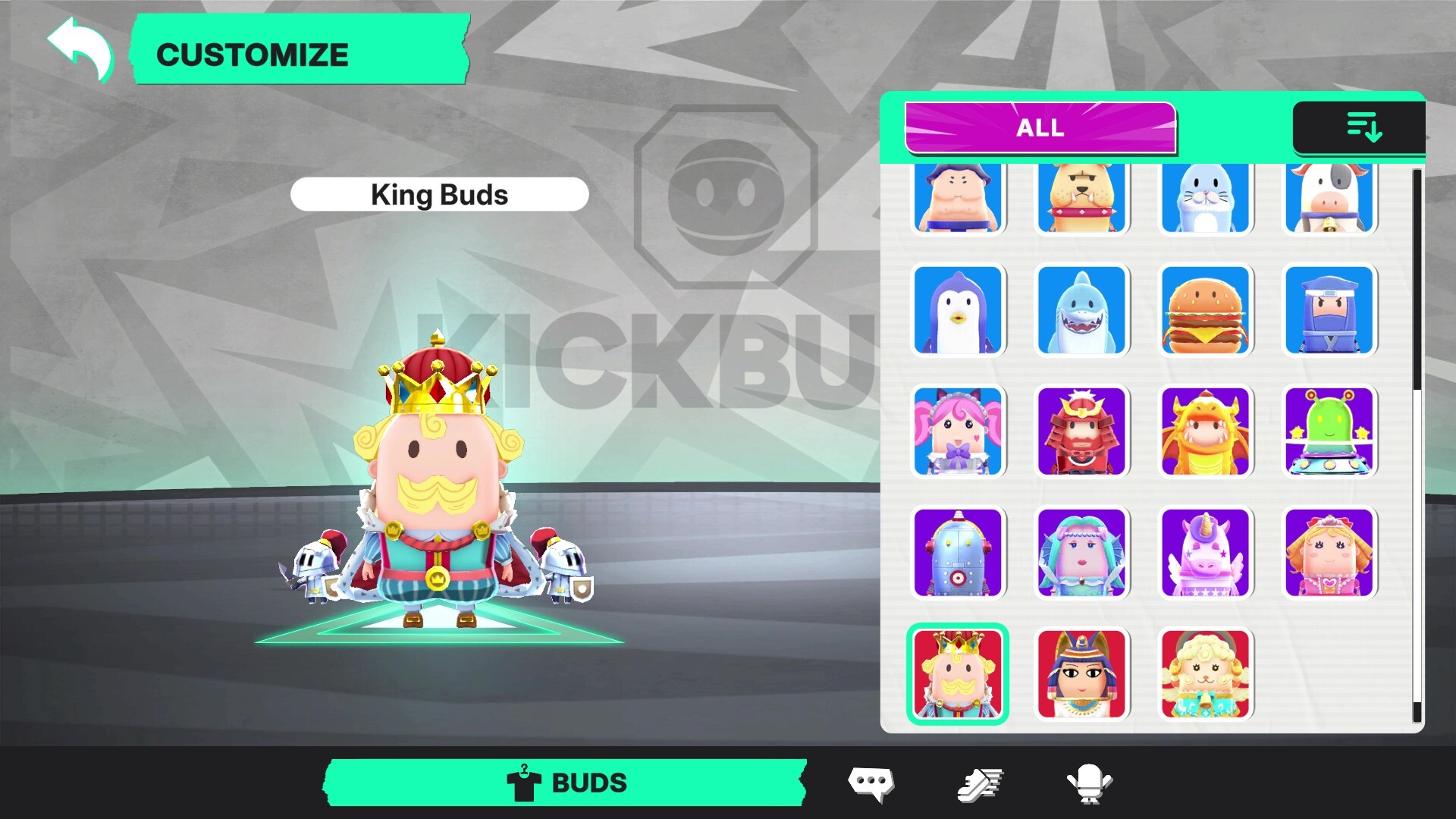Select the samurai warrior skin
1456x819 pixels.
point(1082,432)
